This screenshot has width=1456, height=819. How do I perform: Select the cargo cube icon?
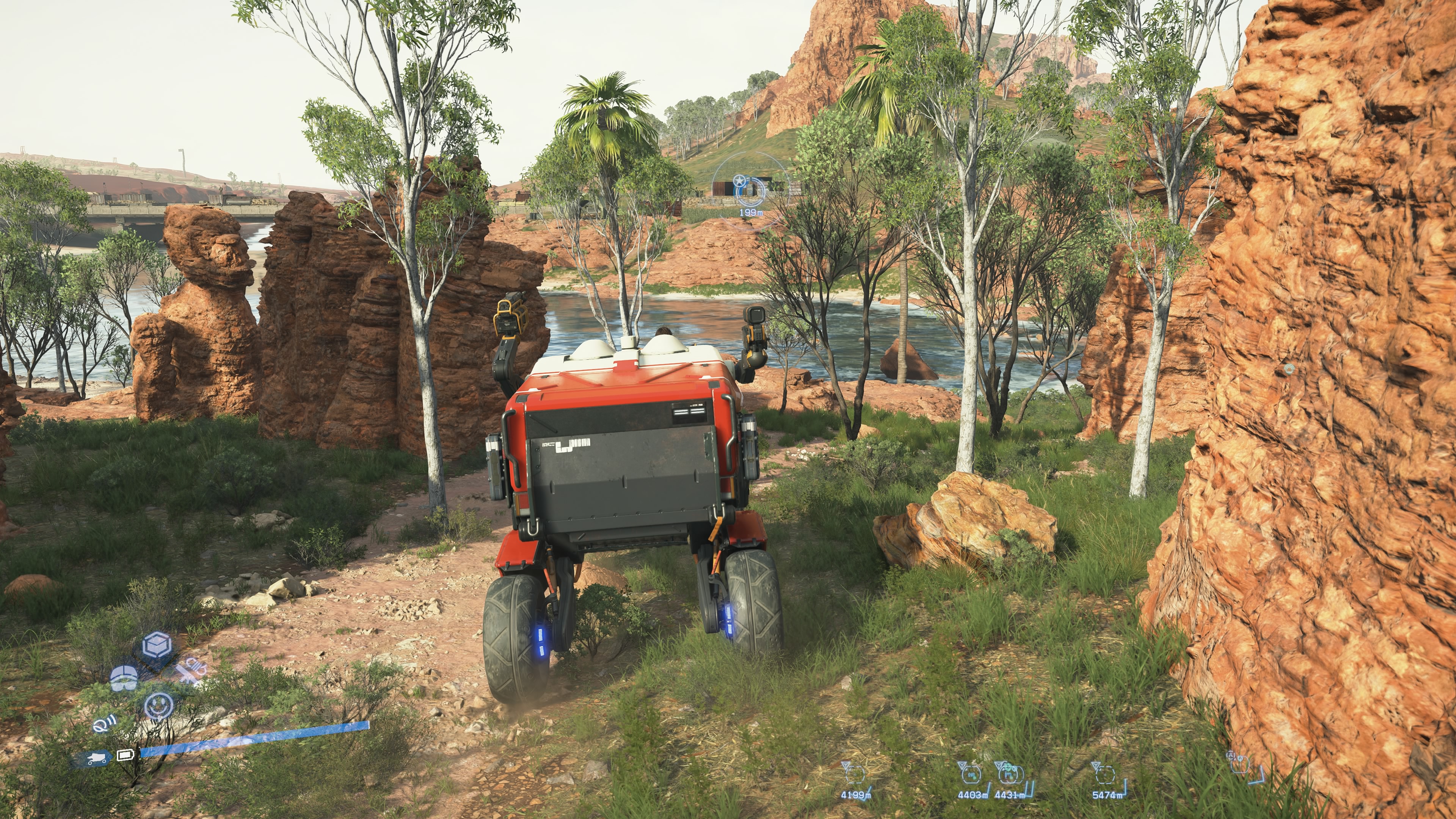click(x=157, y=645)
